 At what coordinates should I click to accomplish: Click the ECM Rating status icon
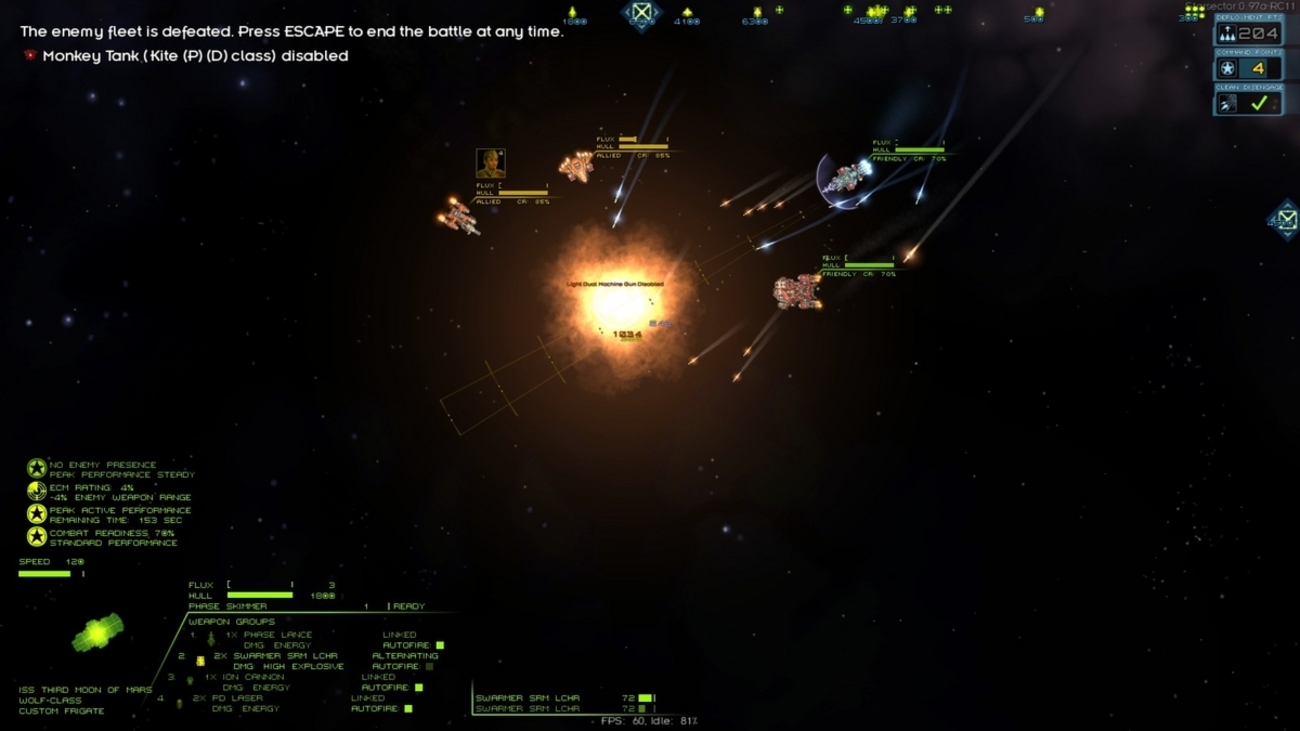coord(37,491)
